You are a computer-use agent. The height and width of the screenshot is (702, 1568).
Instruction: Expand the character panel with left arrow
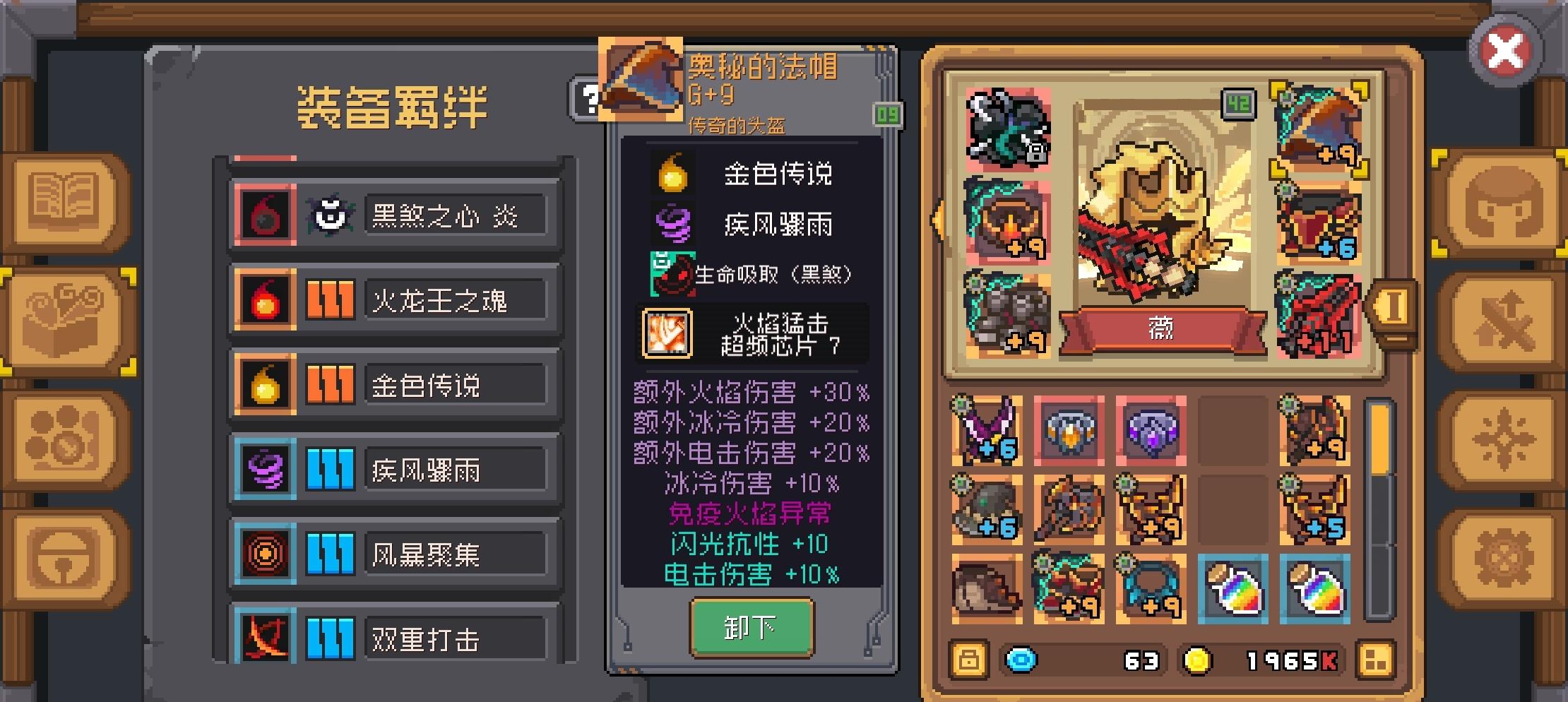[x=939, y=219]
